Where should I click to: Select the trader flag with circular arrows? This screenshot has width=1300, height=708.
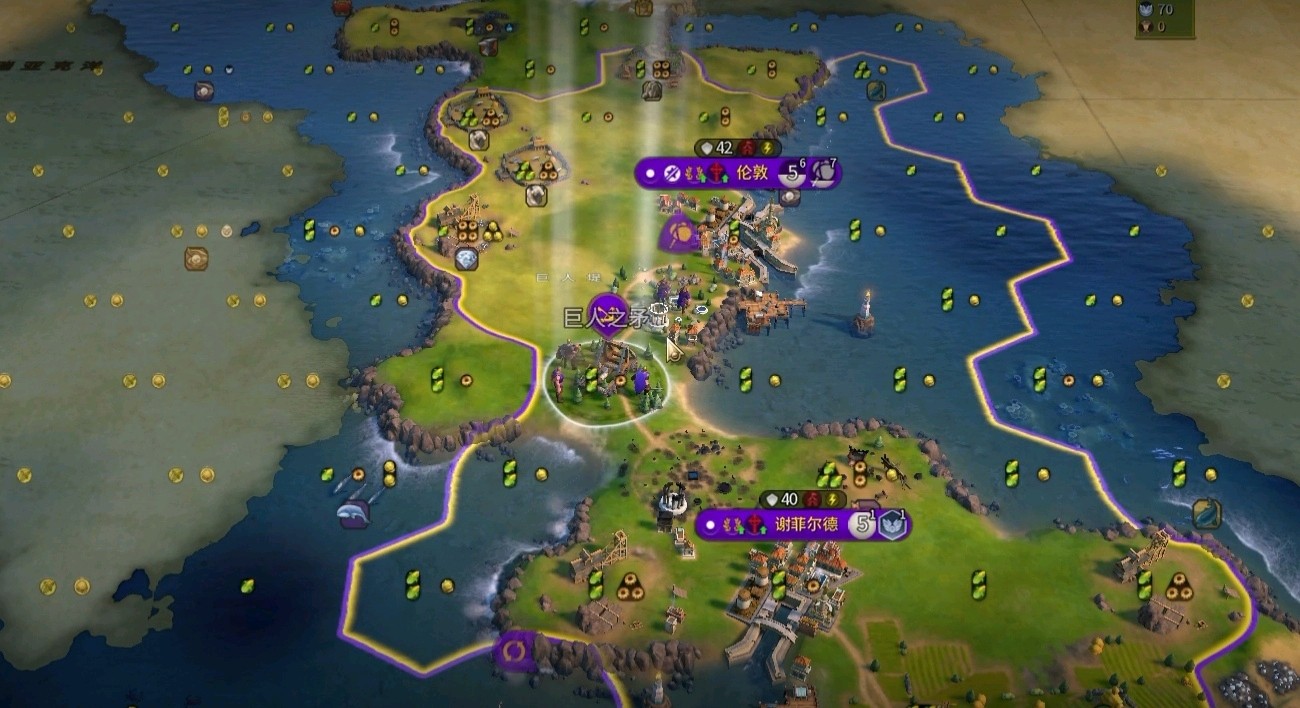[x=516, y=651]
